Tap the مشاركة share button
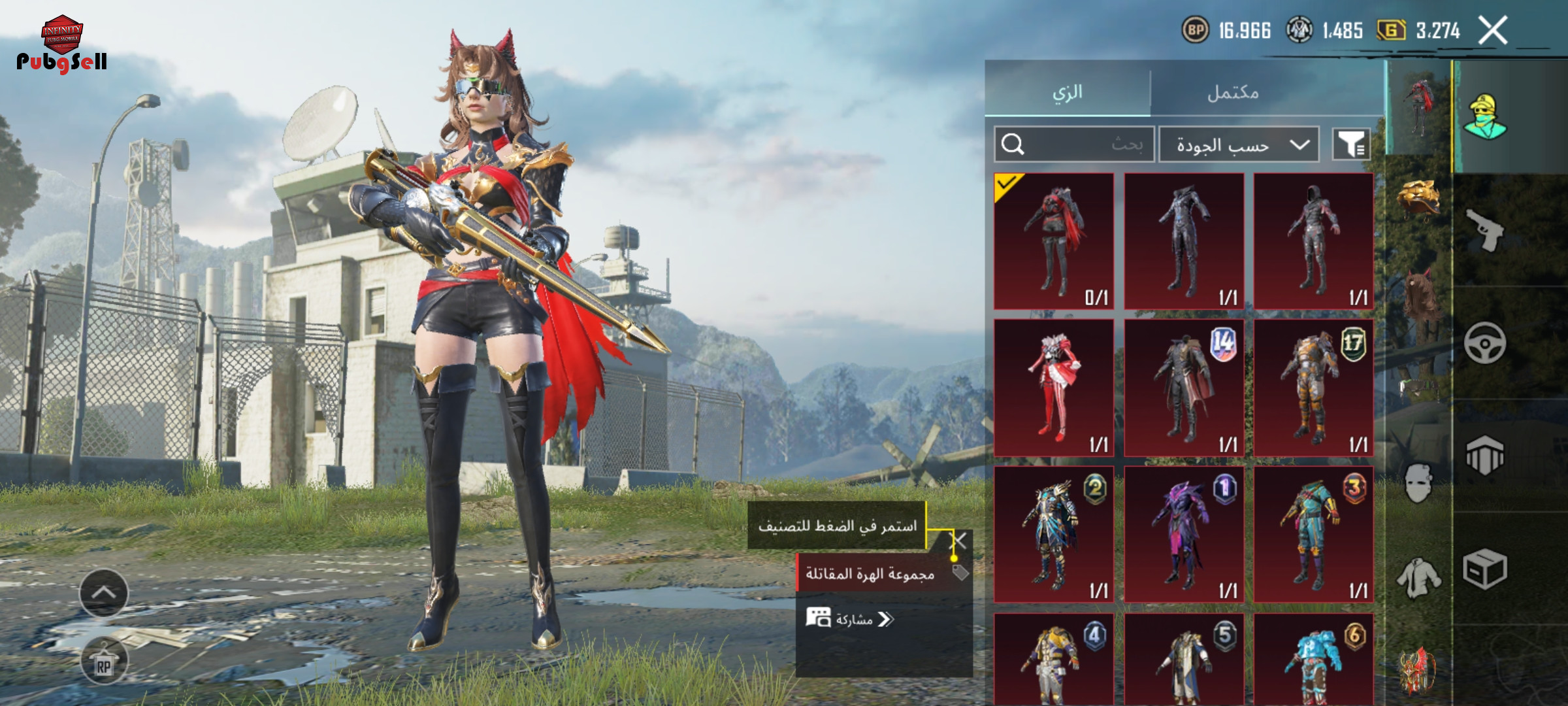This screenshot has height=706, width=1568. [x=851, y=619]
